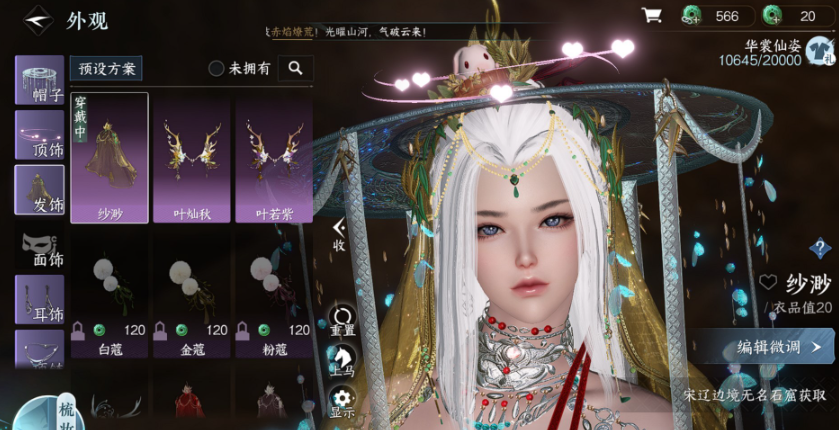Collapse the panel with the 收 arrow
839x430 pixels.
pyautogui.click(x=339, y=234)
